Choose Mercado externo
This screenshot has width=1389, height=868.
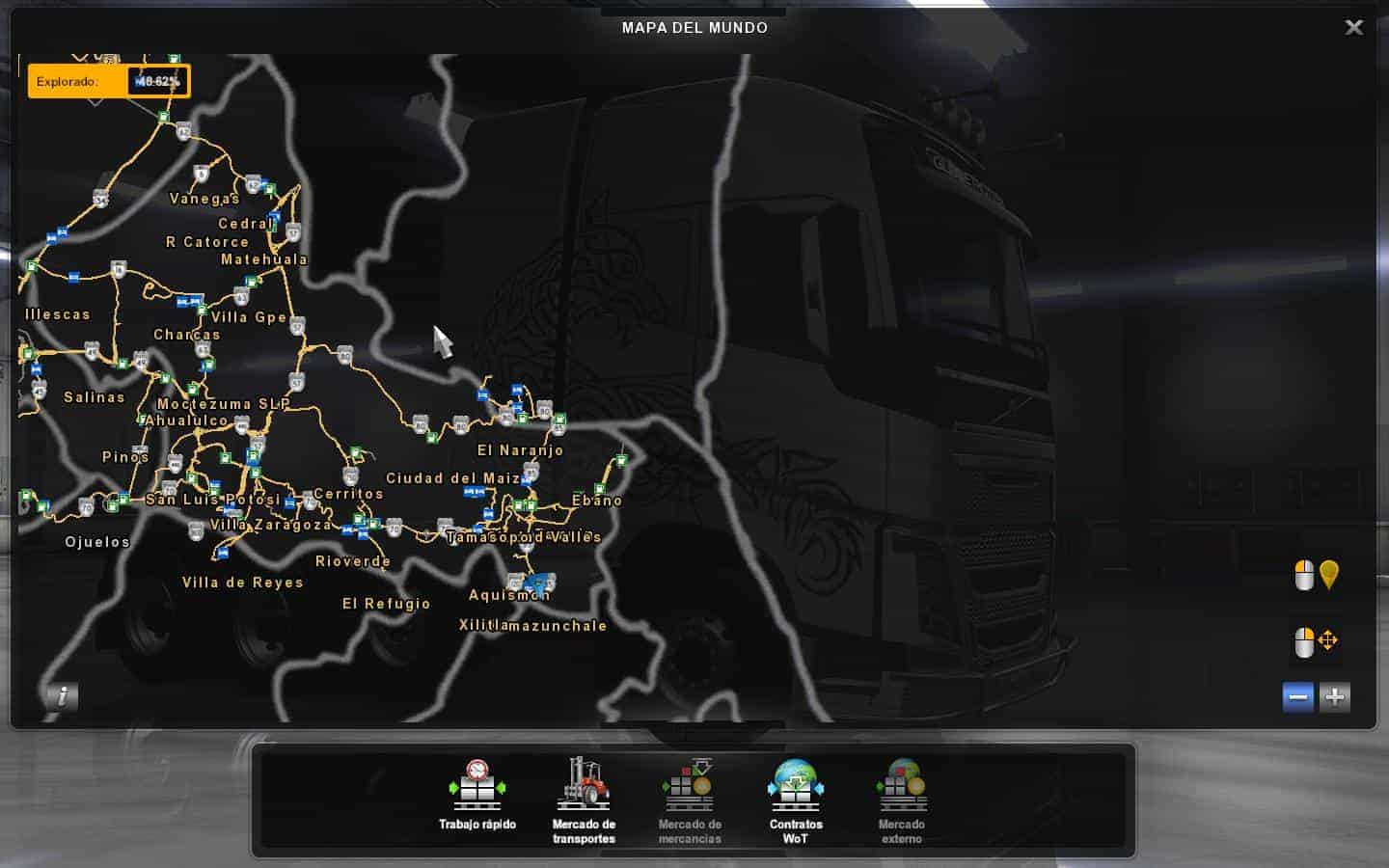coord(902,800)
